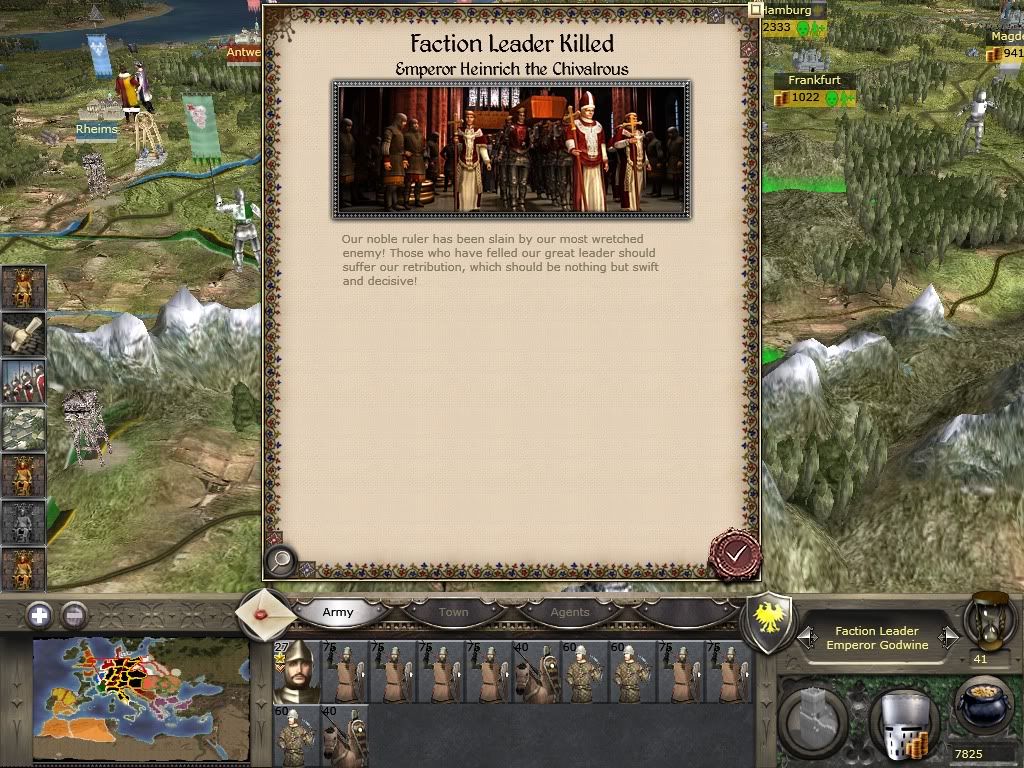Dismiss the Faction Leader Killed message with the checkmark
Image resolution: width=1024 pixels, height=768 pixels.
[735, 553]
